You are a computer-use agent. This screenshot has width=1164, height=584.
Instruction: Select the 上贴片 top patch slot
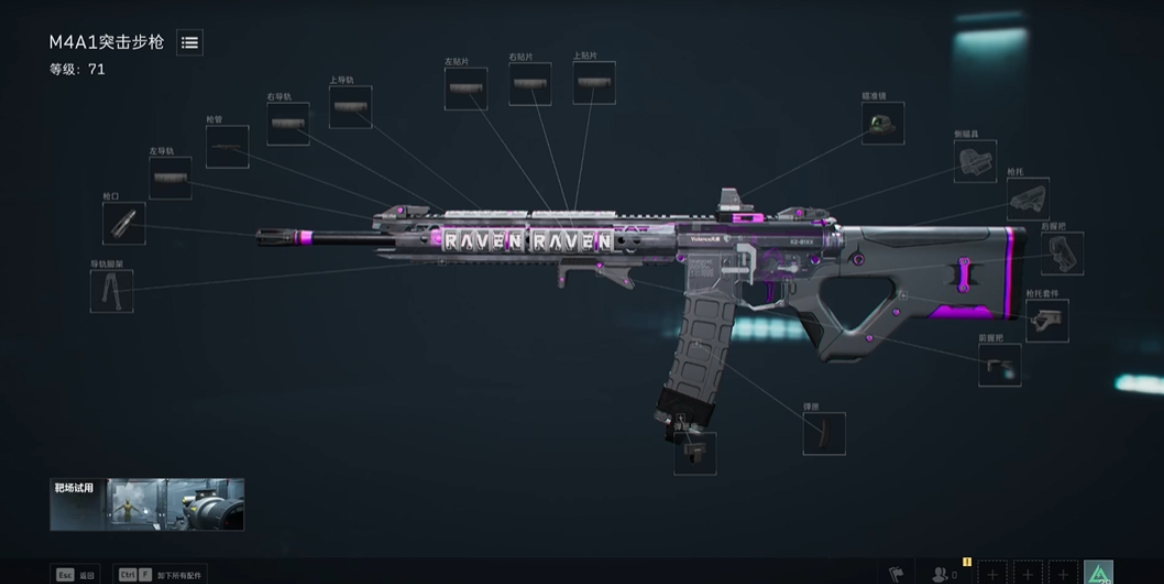(x=594, y=83)
